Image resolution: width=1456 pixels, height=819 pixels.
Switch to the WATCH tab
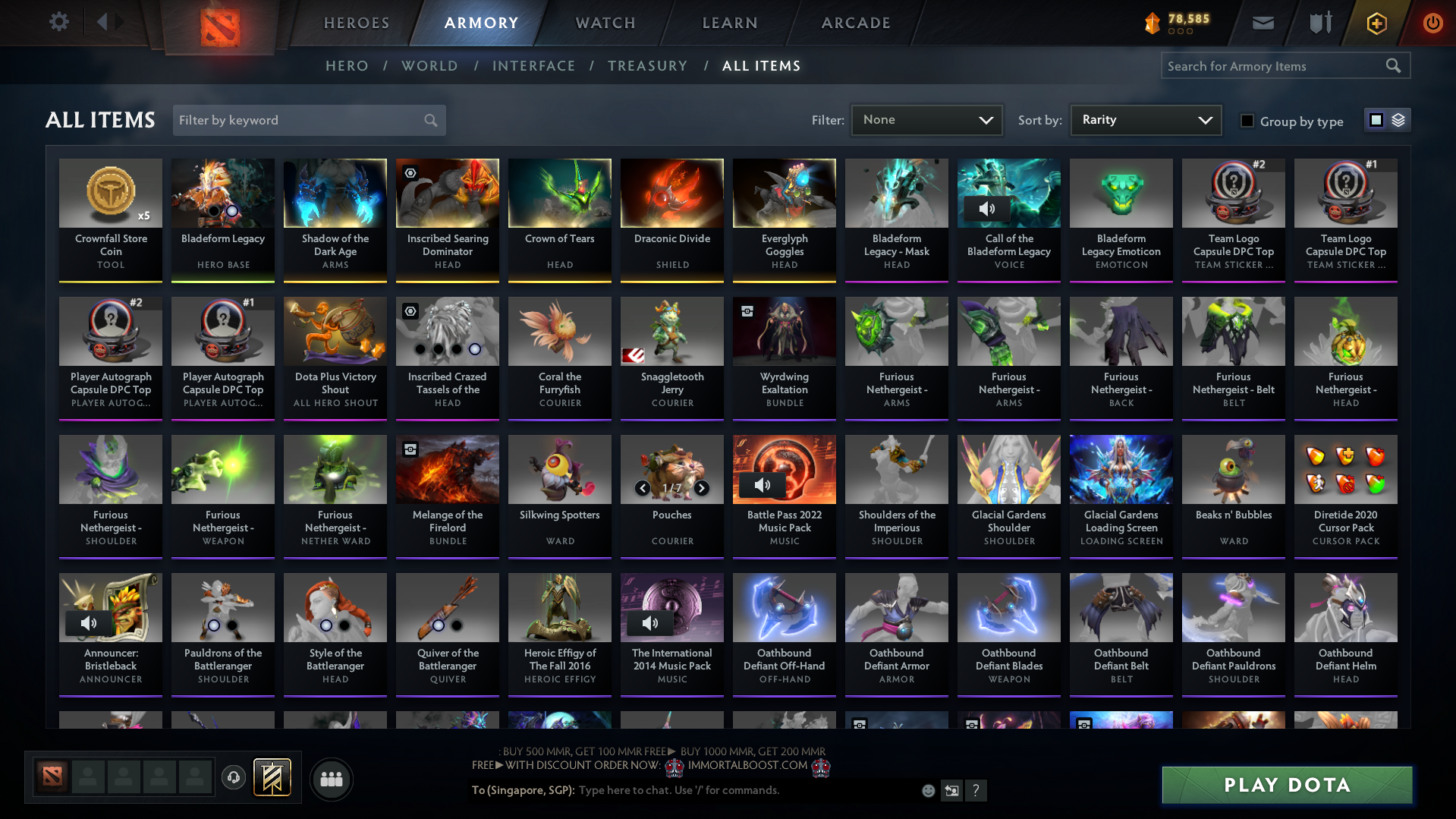click(605, 23)
